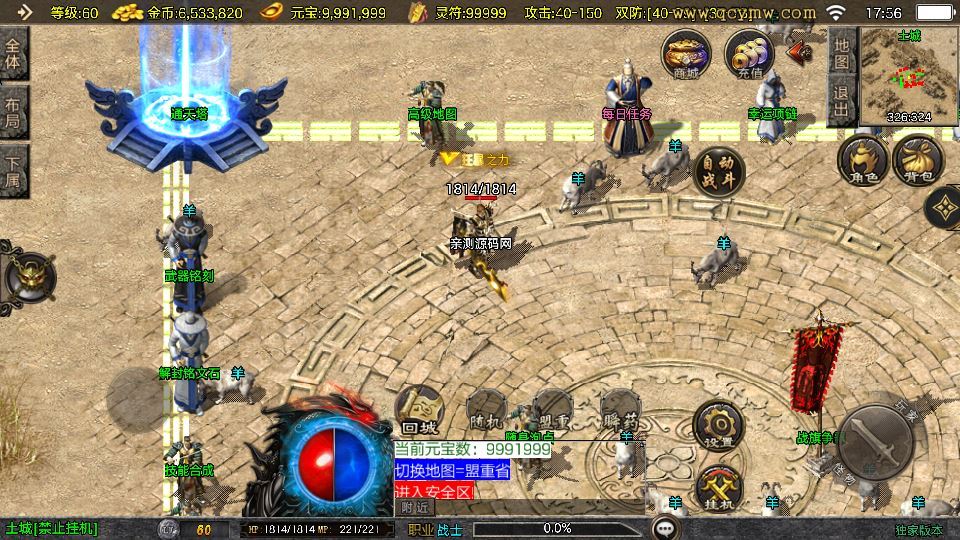Toggle 自动战斗 auto battle
This screenshot has height=540, width=960.
coord(719,171)
